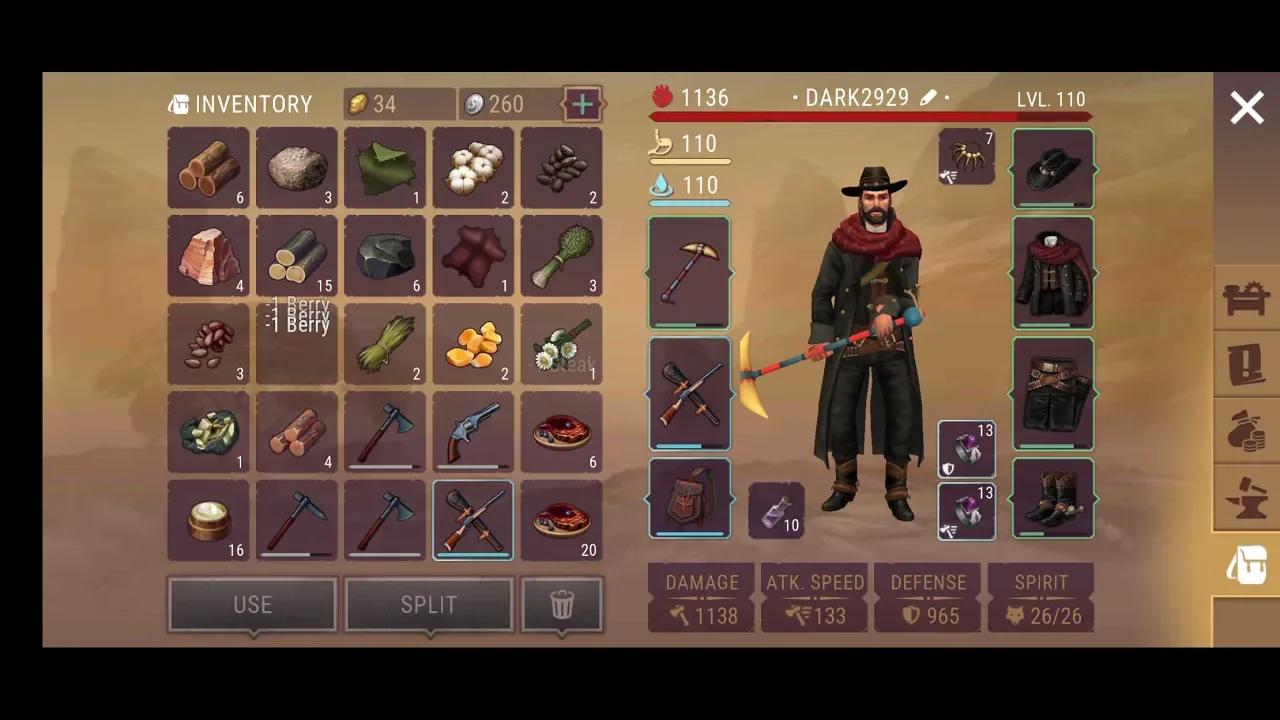Delete item with trash can button

point(562,604)
